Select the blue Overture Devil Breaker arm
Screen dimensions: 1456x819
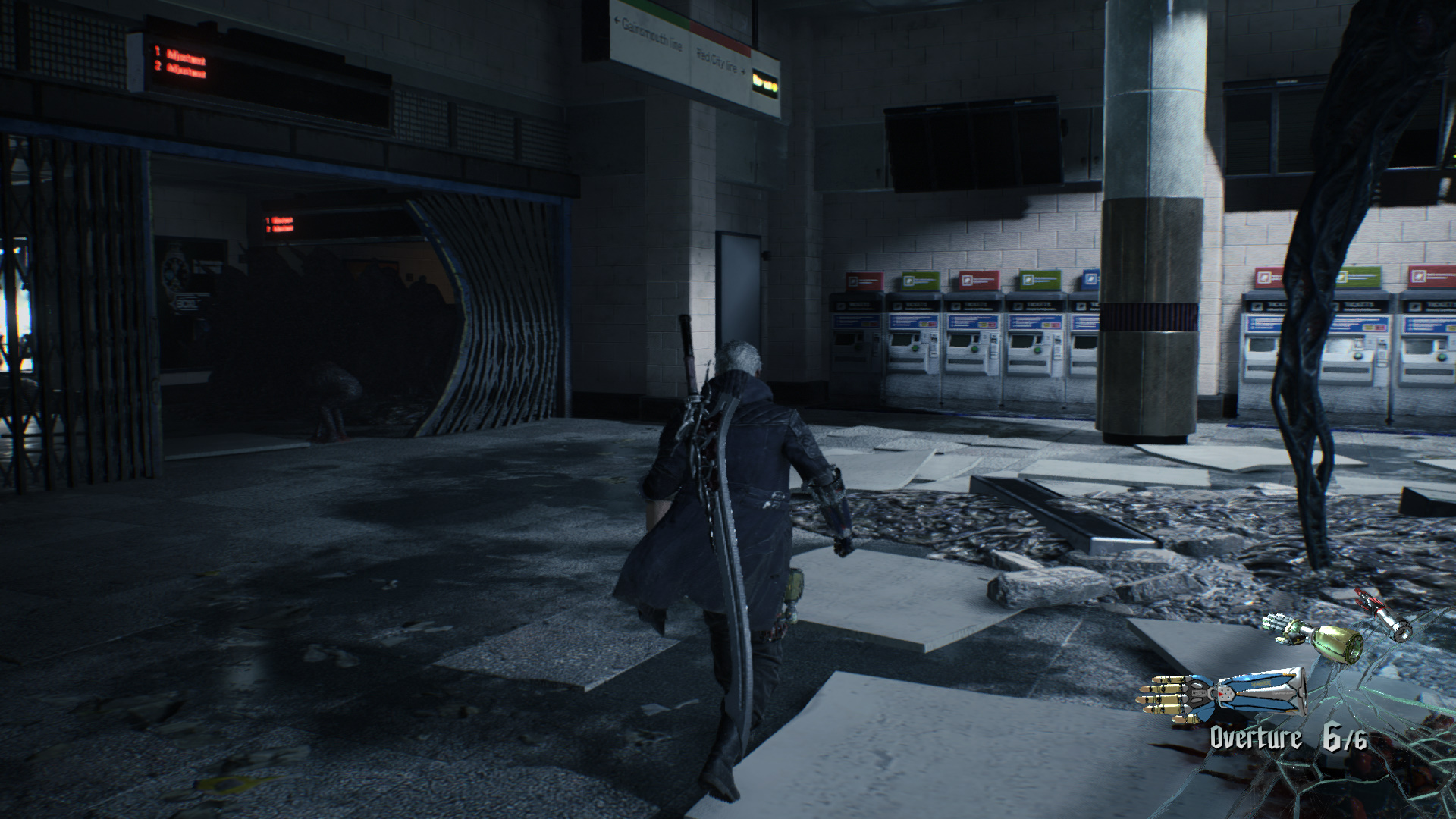coord(1221,692)
